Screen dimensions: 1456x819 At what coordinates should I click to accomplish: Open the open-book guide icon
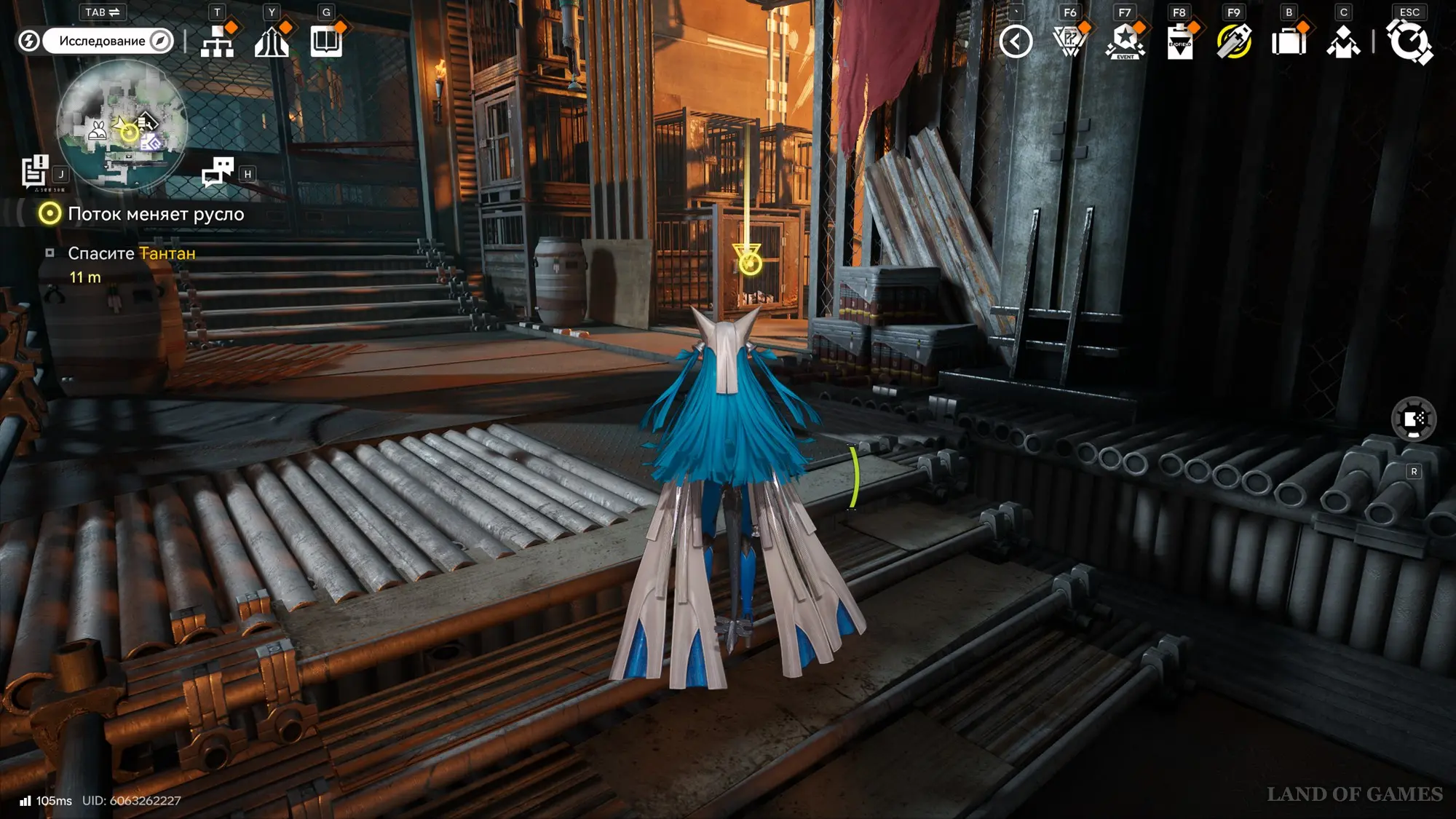click(x=326, y=41)
